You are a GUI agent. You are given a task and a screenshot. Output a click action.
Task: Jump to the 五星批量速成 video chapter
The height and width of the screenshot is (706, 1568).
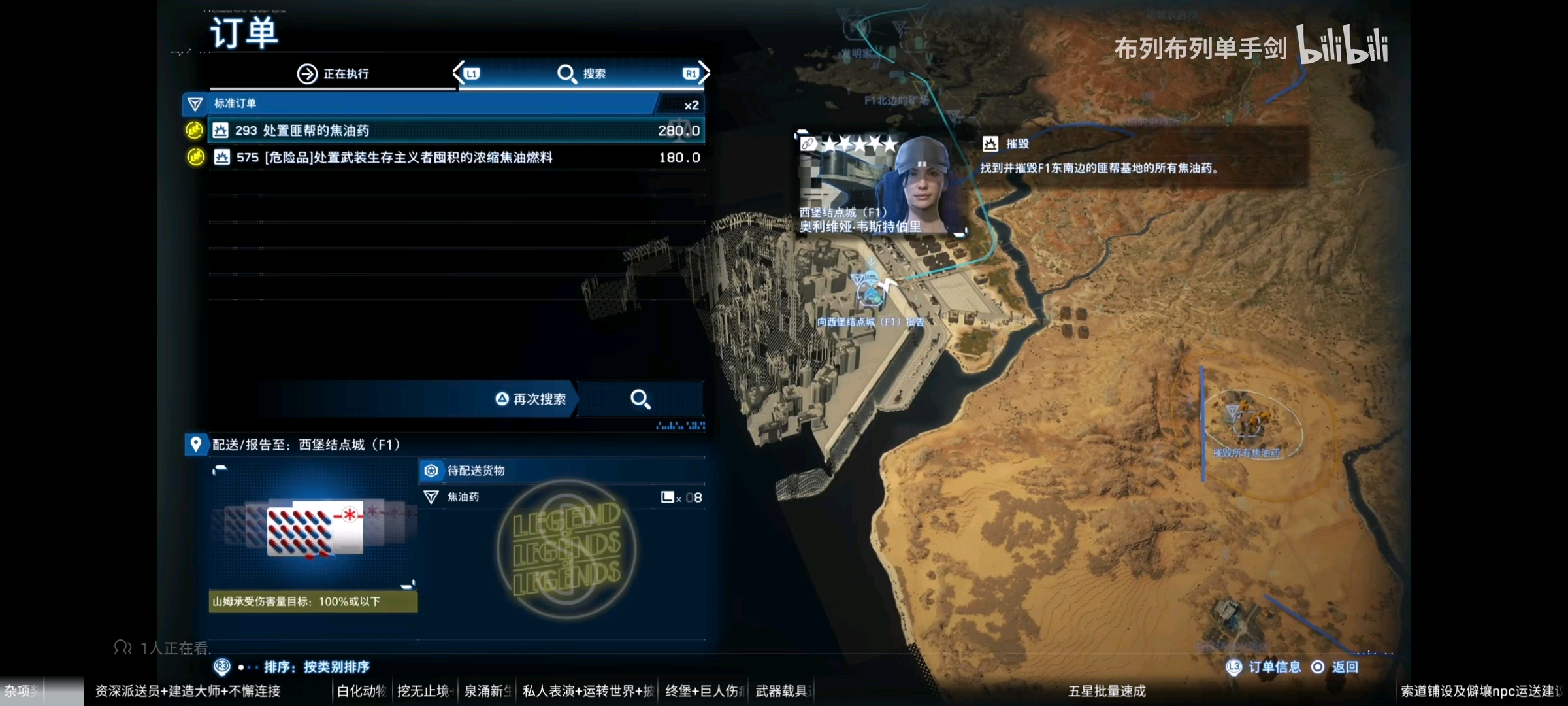(x=1107, y=691)
